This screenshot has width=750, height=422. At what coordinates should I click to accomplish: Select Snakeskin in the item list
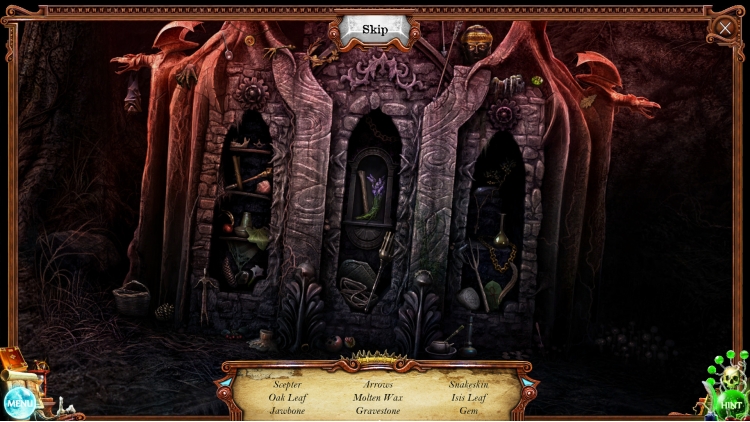(x=468, y=384)
